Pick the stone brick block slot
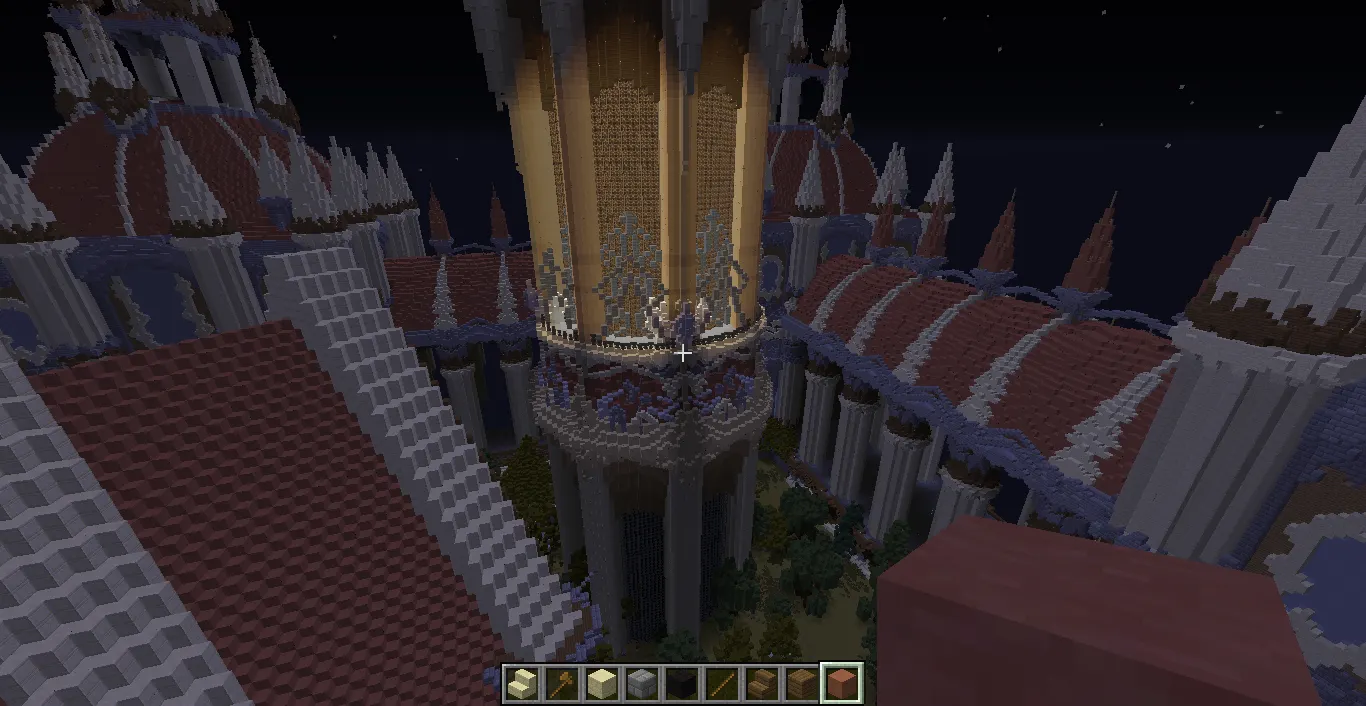Viewport: 1366px width, 706px height. pos(642,685)
